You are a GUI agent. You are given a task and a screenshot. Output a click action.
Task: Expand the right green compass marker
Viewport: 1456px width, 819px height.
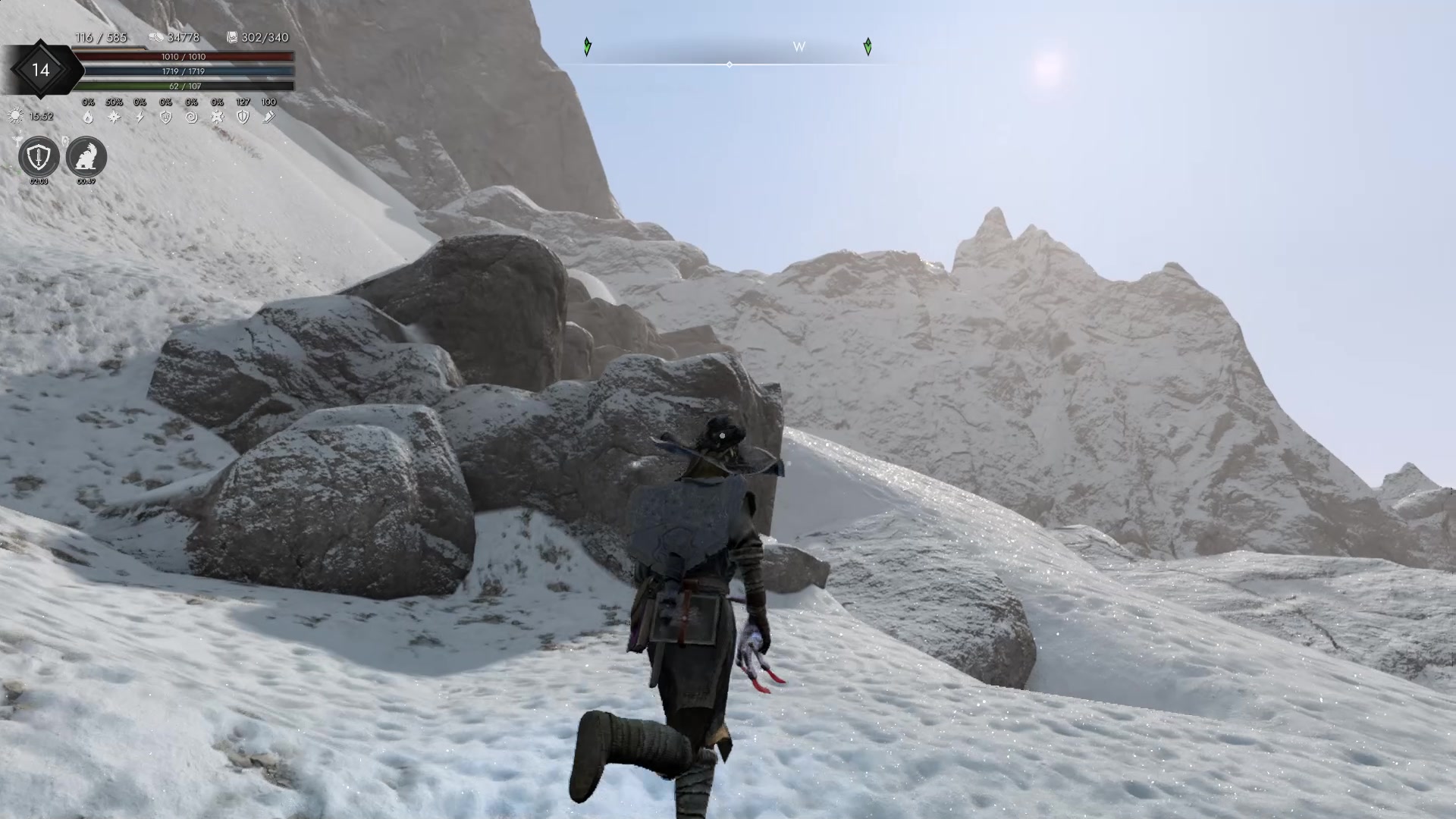tap(868, 47)
